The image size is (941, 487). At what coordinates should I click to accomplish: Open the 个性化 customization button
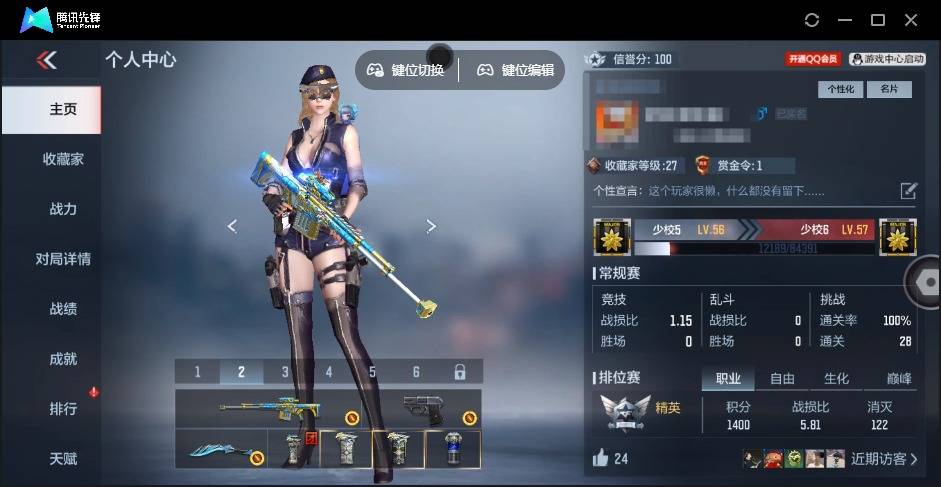click(841, 89)
